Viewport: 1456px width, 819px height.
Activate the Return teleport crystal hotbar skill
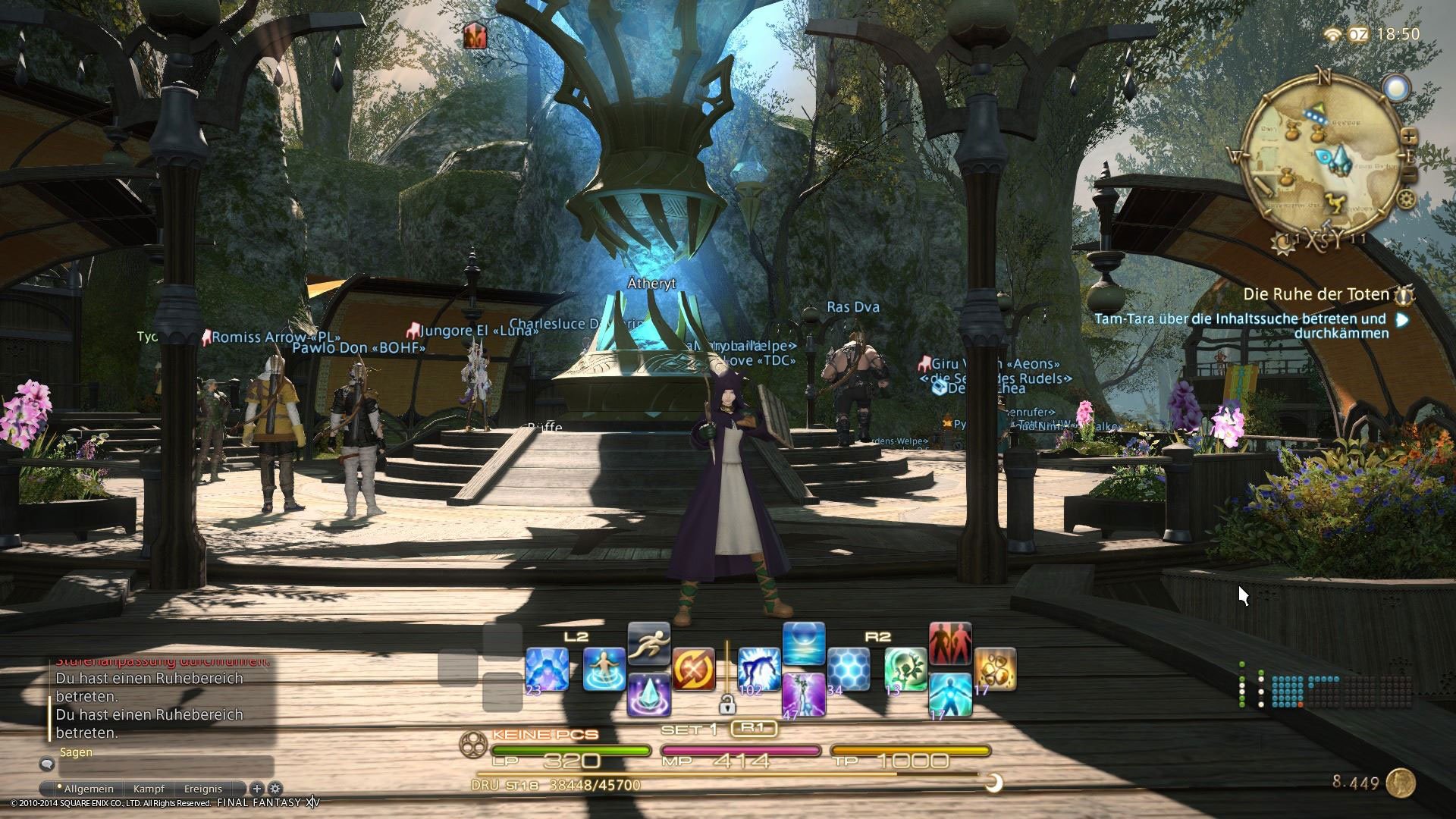click(649, 693)
